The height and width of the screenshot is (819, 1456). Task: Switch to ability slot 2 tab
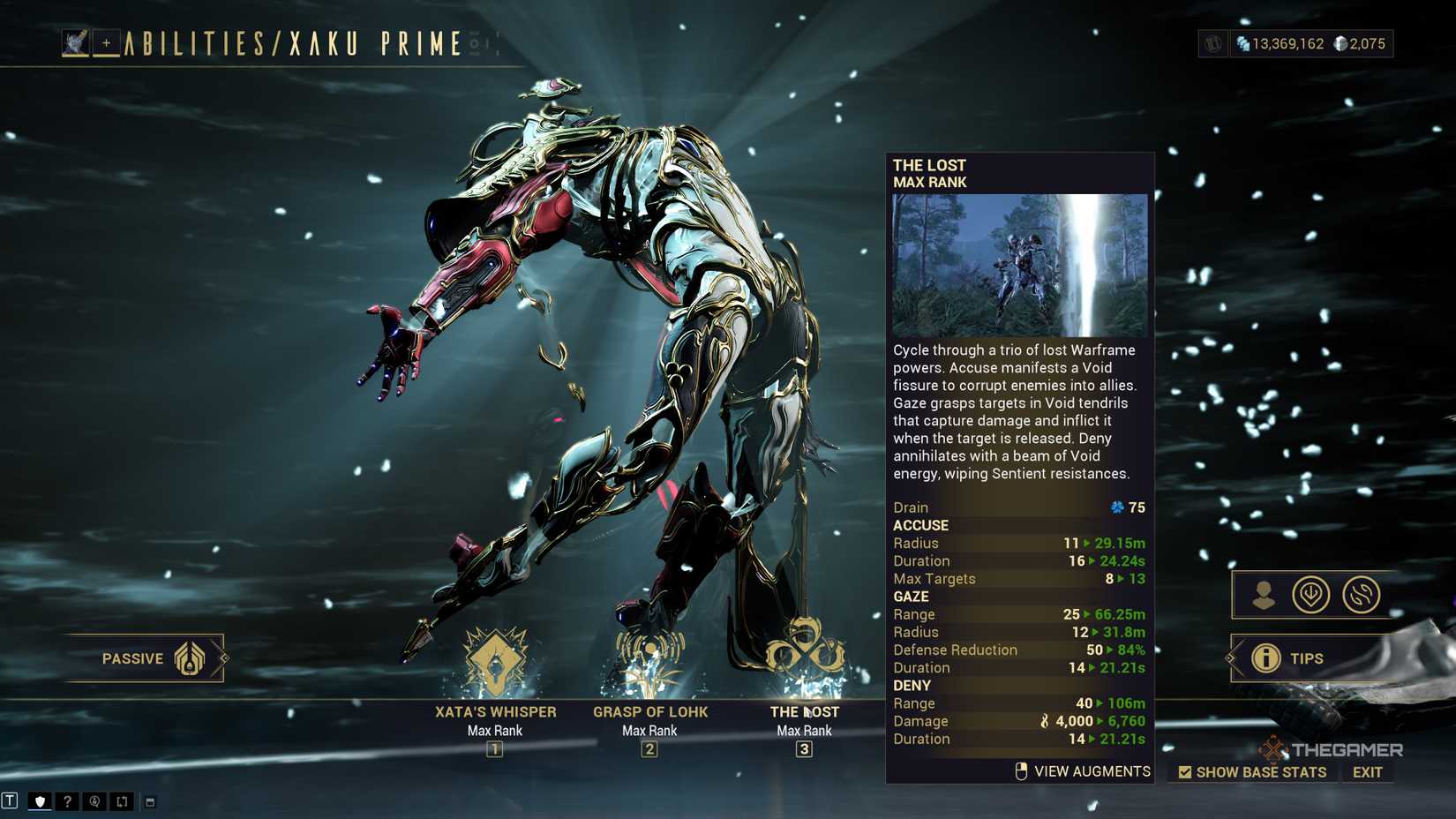(650, 750)
